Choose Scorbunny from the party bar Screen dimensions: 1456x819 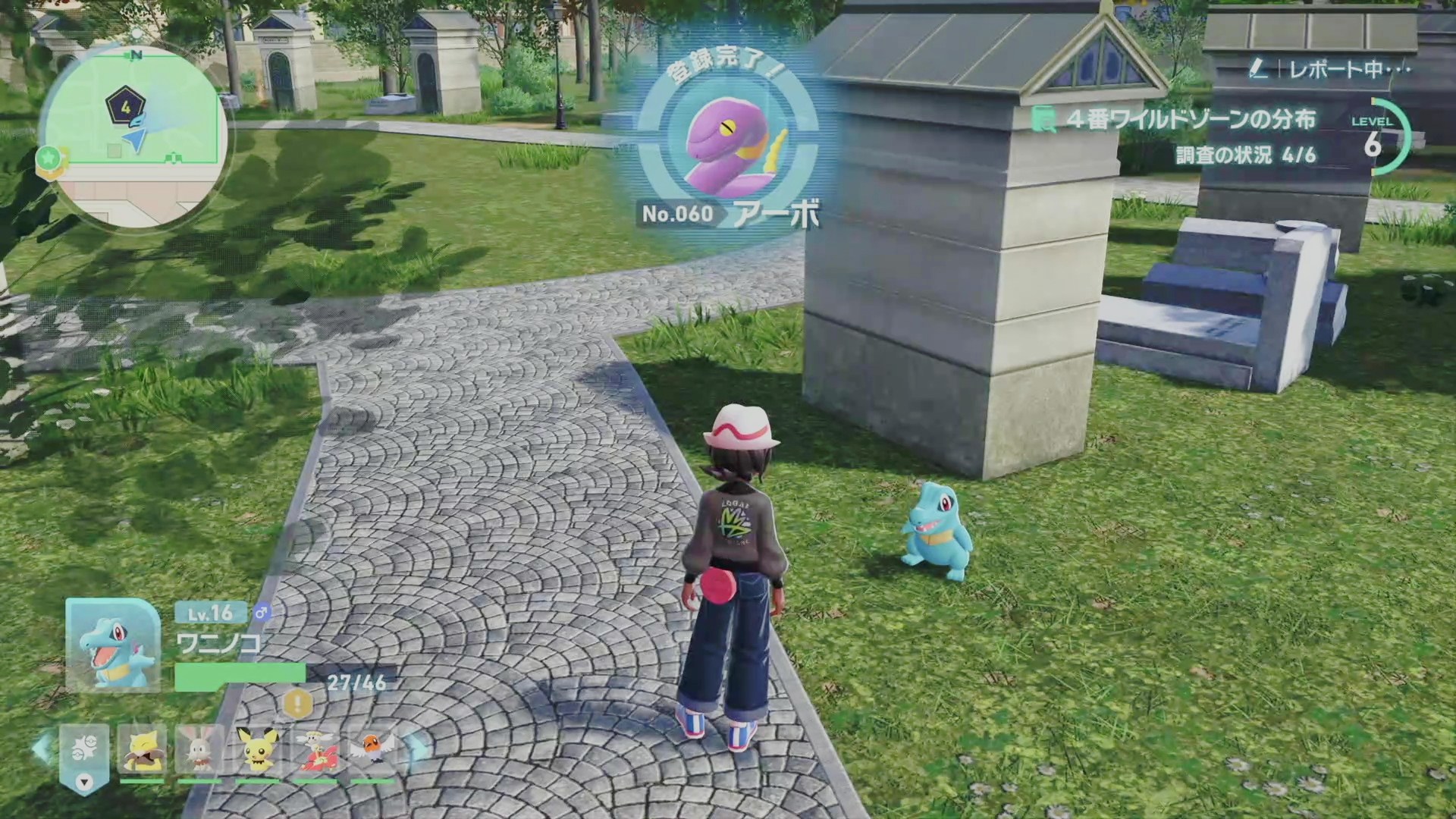tap(200, 750)
